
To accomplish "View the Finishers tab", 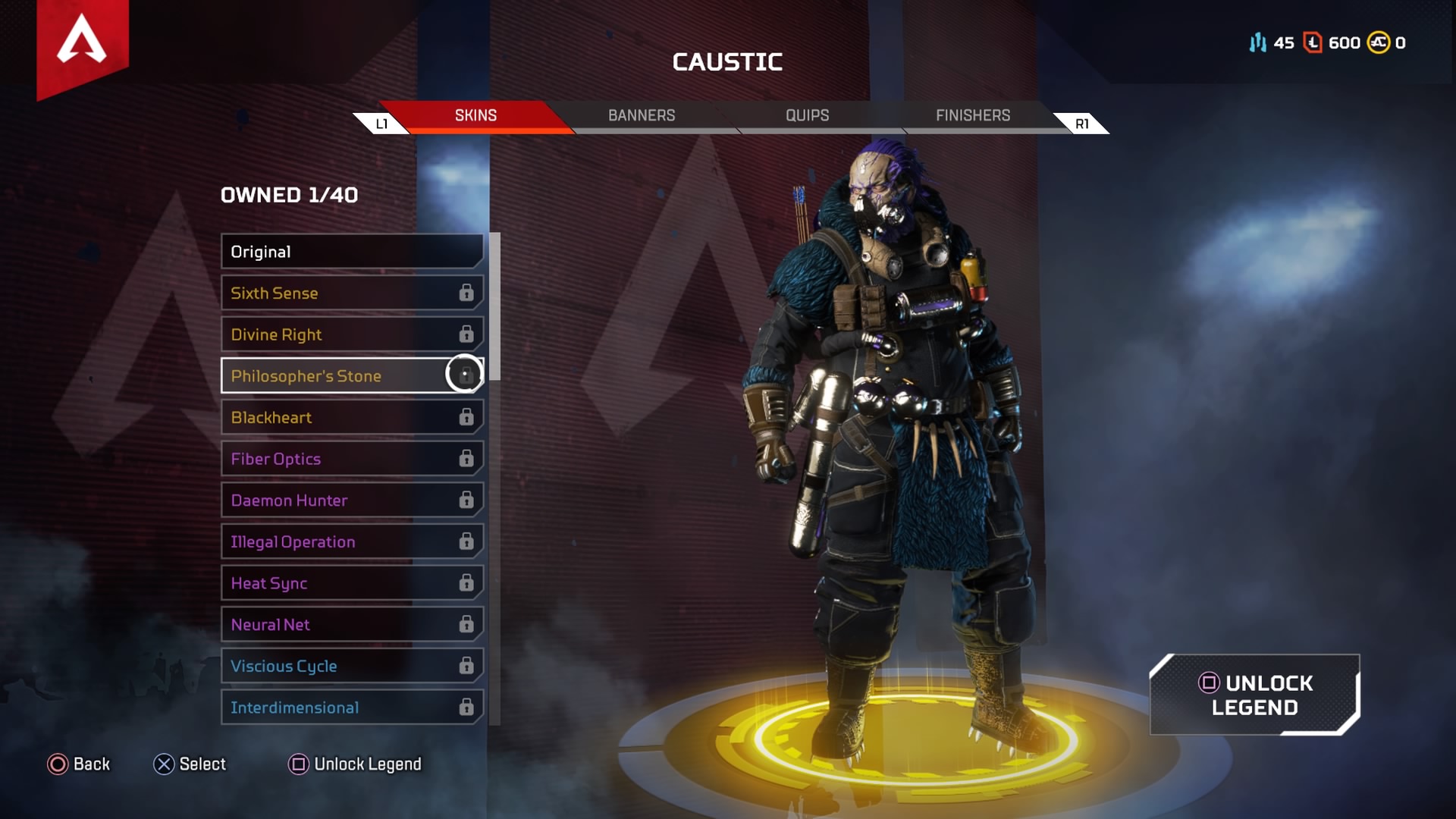I will 972,115.
